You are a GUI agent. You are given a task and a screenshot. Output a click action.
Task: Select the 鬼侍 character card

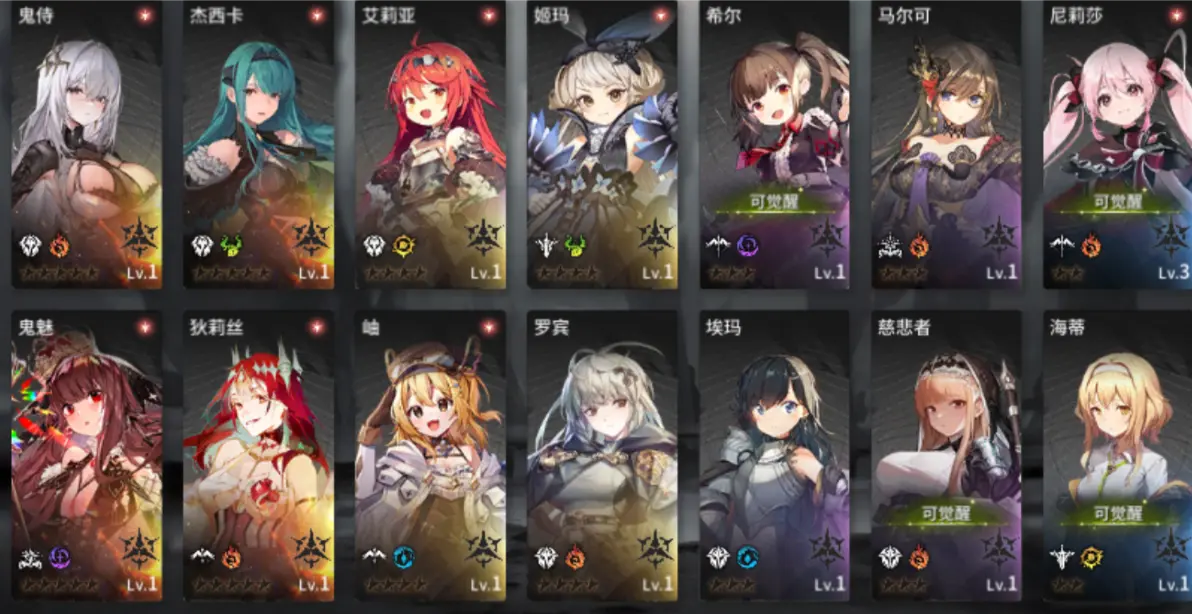pos(86,145)
